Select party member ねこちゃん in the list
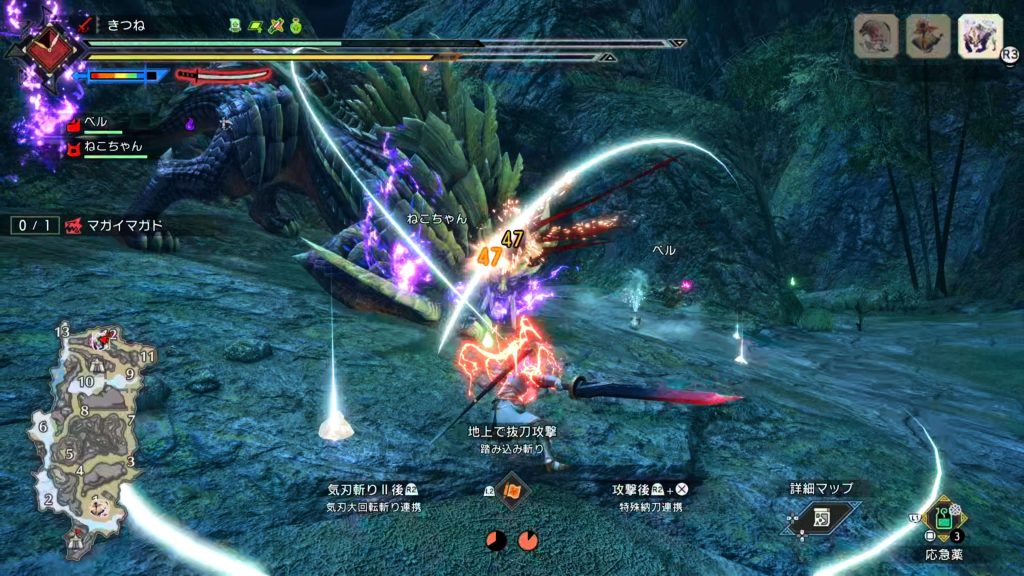This screenshot has width=1024, height=576. click(x=112, y=146)
